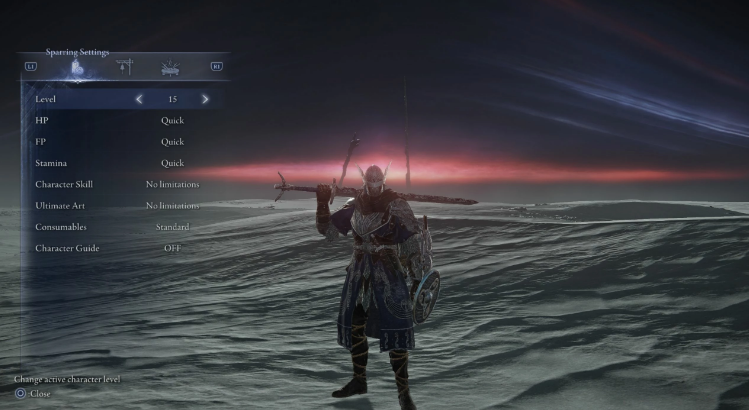Select the Ultimate Art setting
Viewport: 749px width, 410px height.
pyautogui.click(x=120, y=206)
